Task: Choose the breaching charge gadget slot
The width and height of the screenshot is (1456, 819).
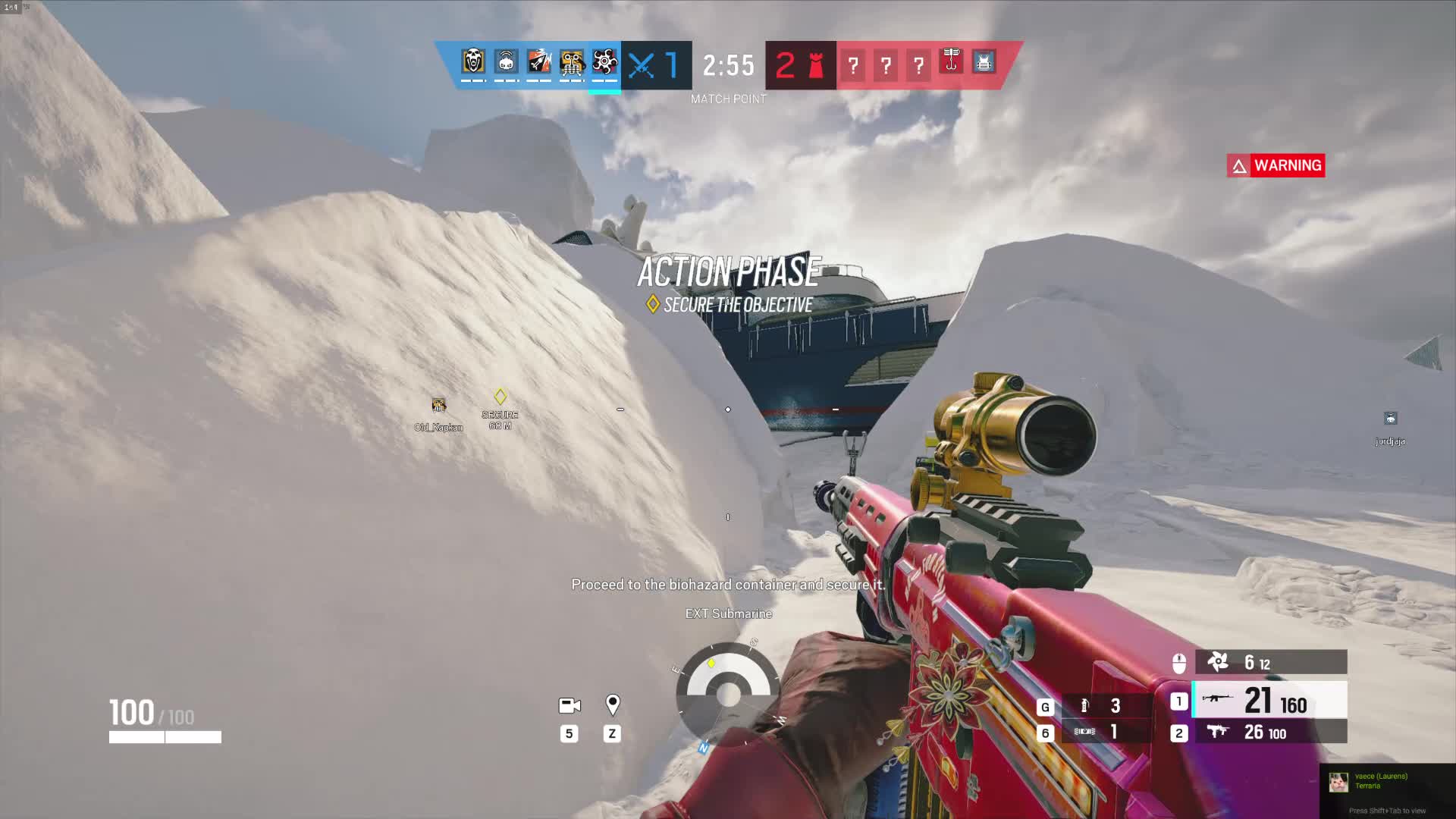Action: [1098, 732]
